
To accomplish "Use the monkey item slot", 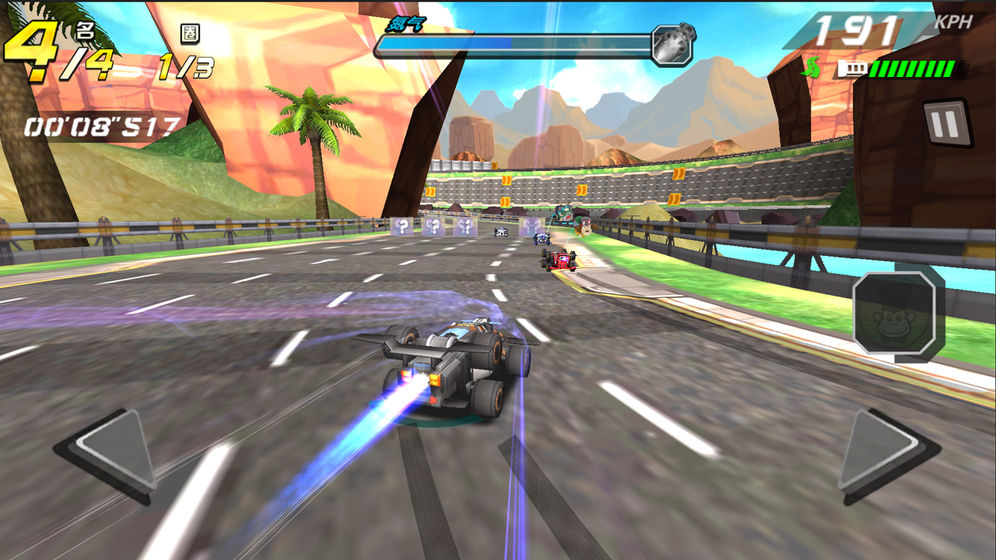I will click(x=897, y=314).
